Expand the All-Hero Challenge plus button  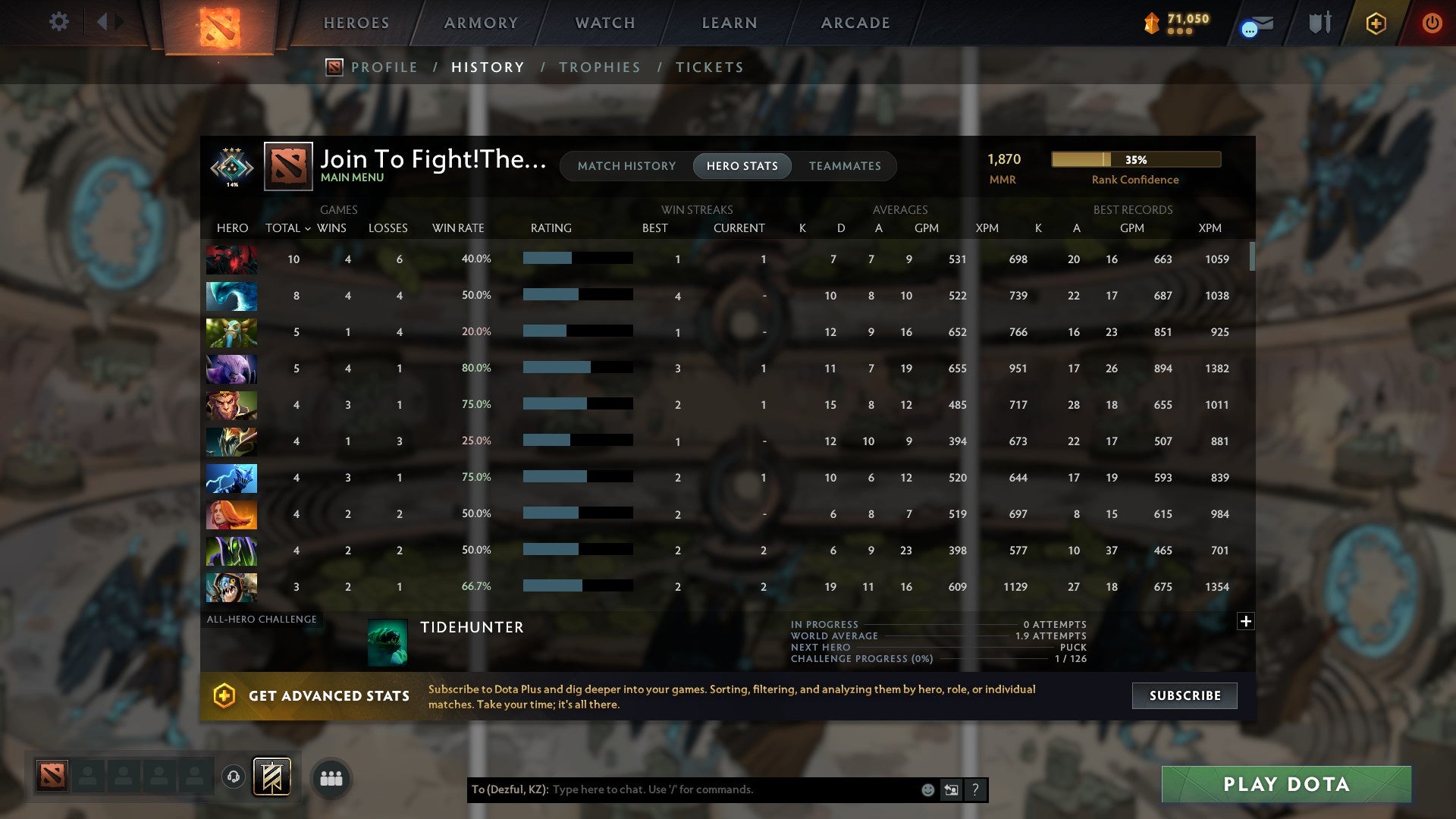pos(1244,621)
